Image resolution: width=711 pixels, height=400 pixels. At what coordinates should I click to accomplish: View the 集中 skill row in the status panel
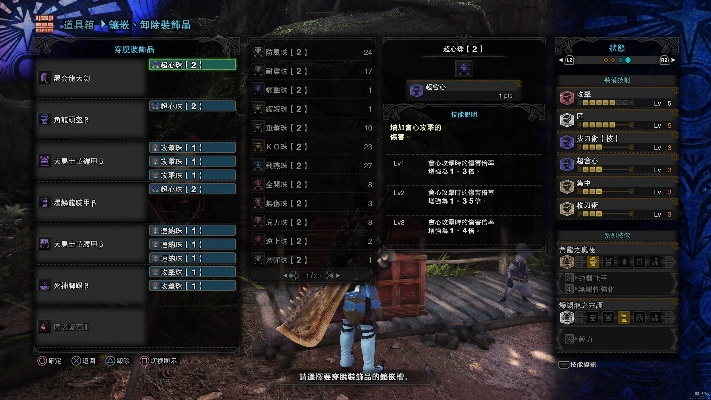coord(621,185)
